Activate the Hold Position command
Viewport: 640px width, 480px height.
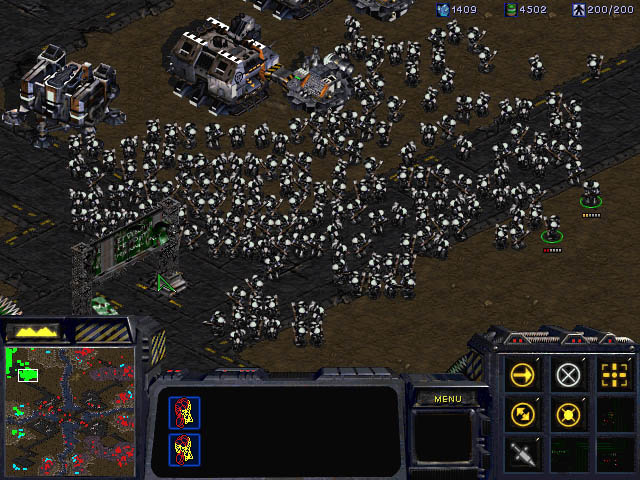[568, 413]
